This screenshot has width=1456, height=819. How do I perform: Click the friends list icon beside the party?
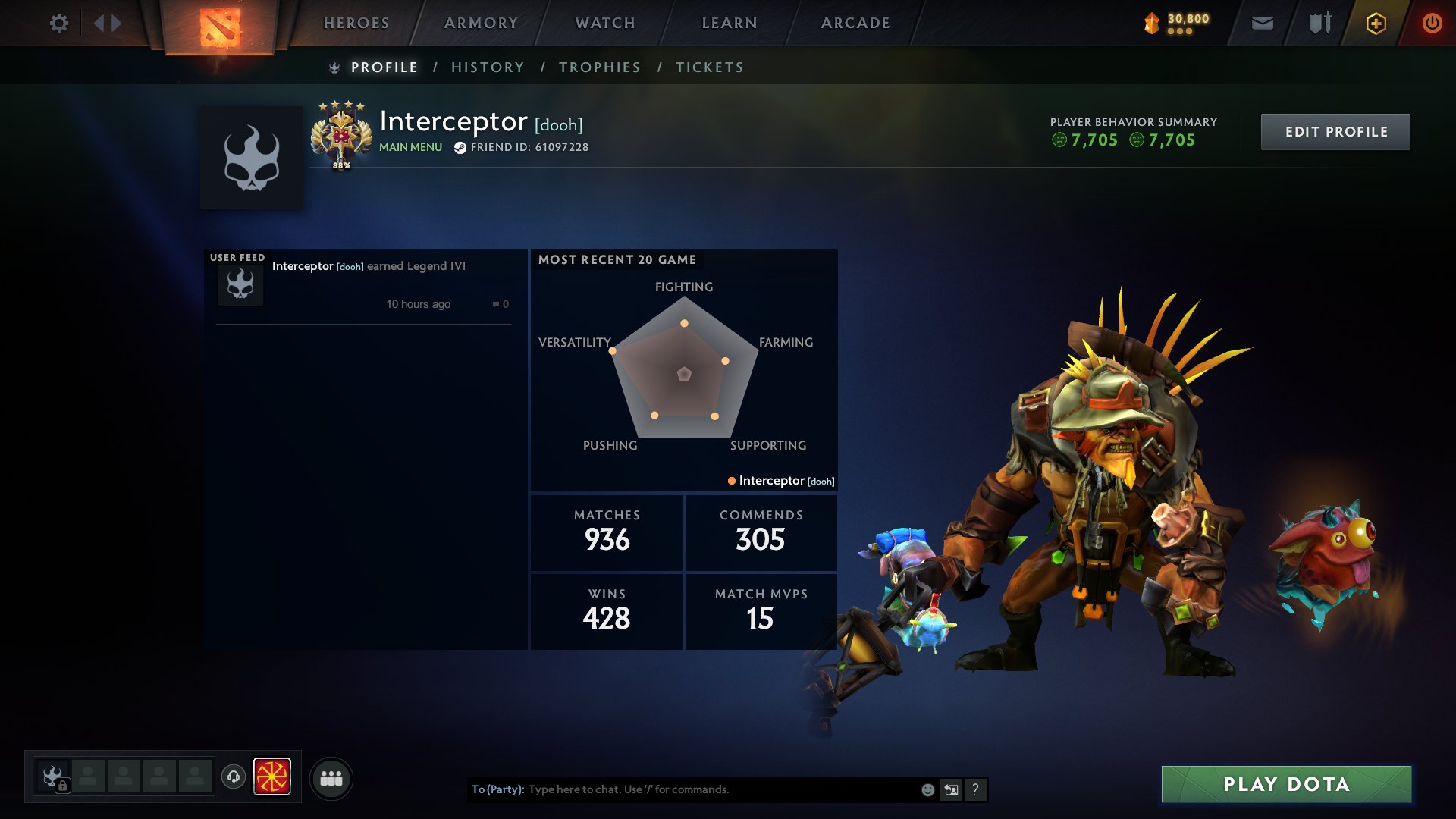click(x=331, y=777)
